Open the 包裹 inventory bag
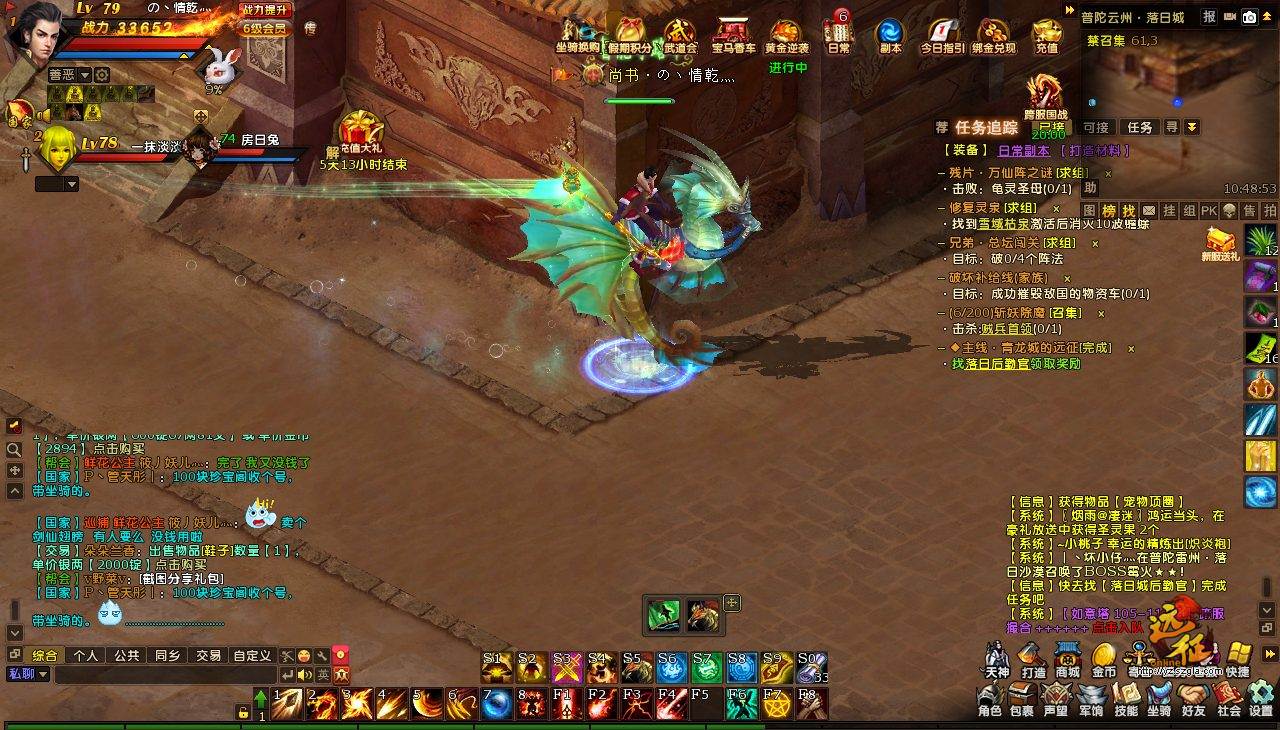Viewport: 1280px width, 730px height. pos(1021,697)
